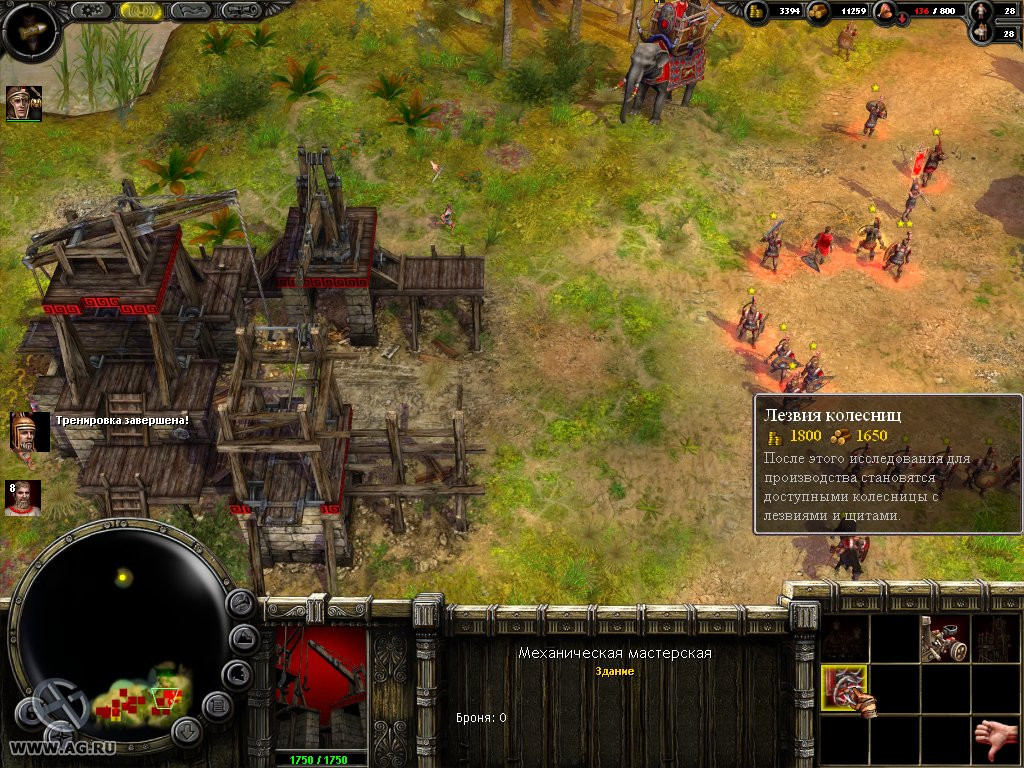Open the scroll button in top bar
Screen dimensions: 1024x768
click(241, 10)
